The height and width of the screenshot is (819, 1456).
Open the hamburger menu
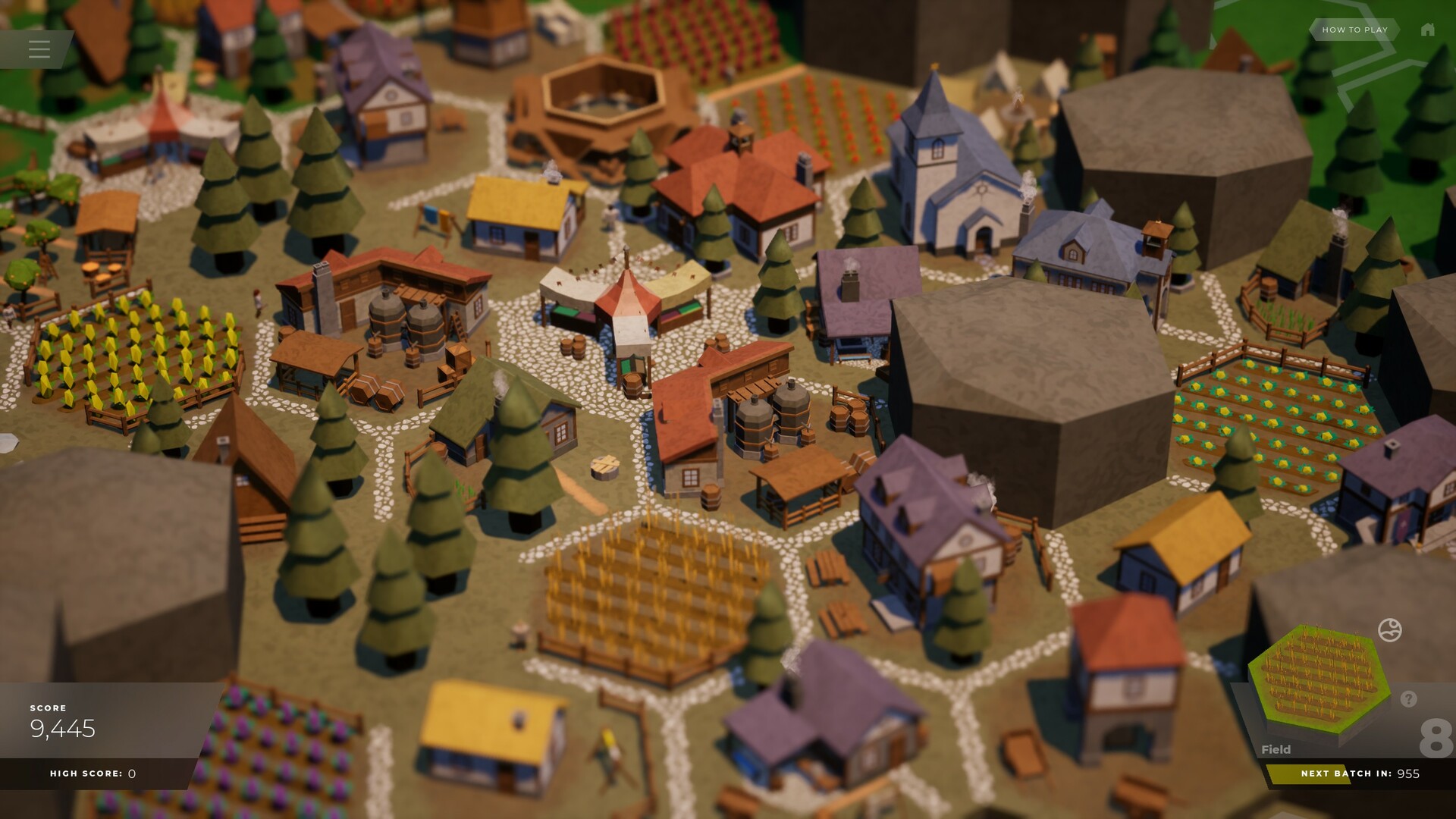tap(39, 49)
